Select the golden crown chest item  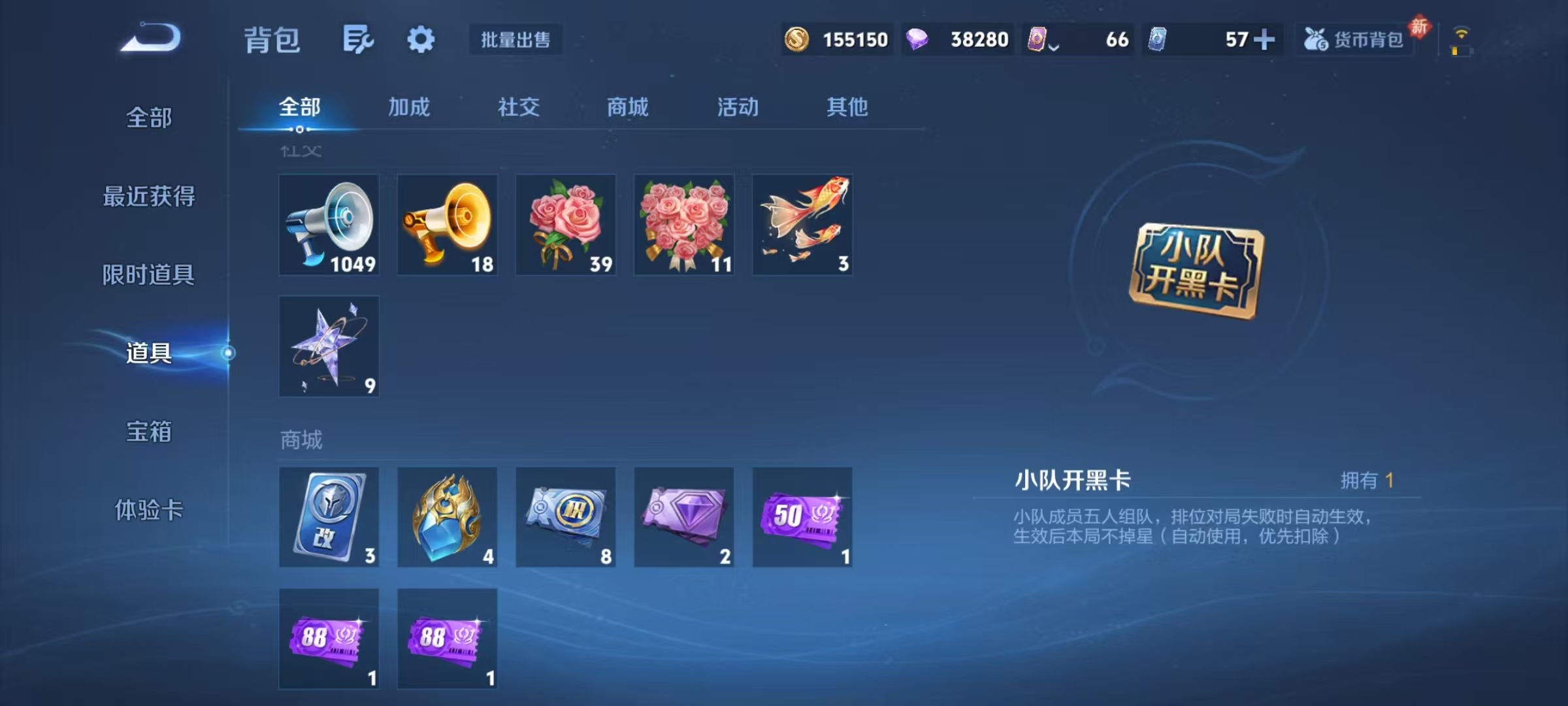(447, 518)
